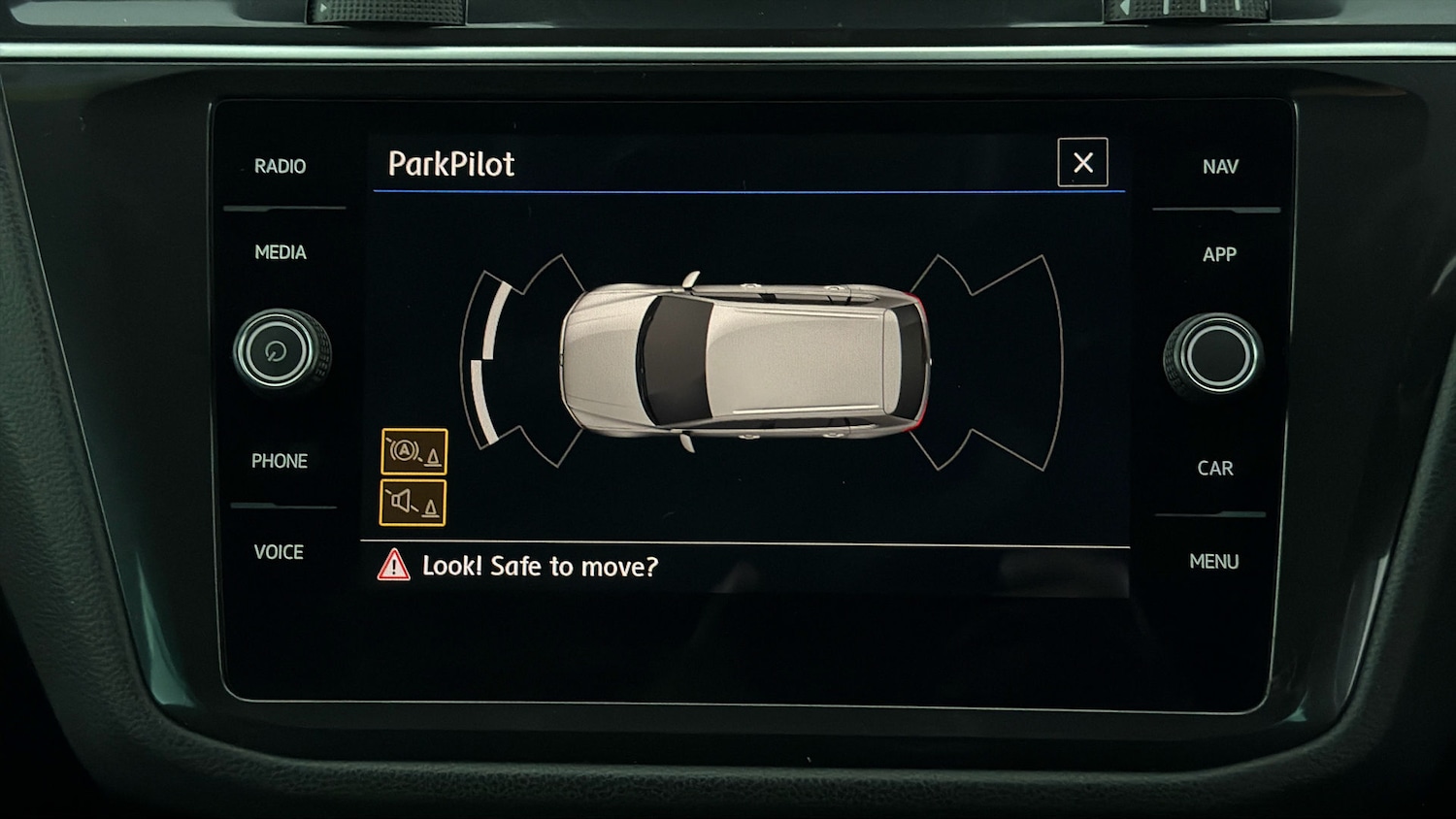Toggle the automatic braking warning icon

click(414, 452)
